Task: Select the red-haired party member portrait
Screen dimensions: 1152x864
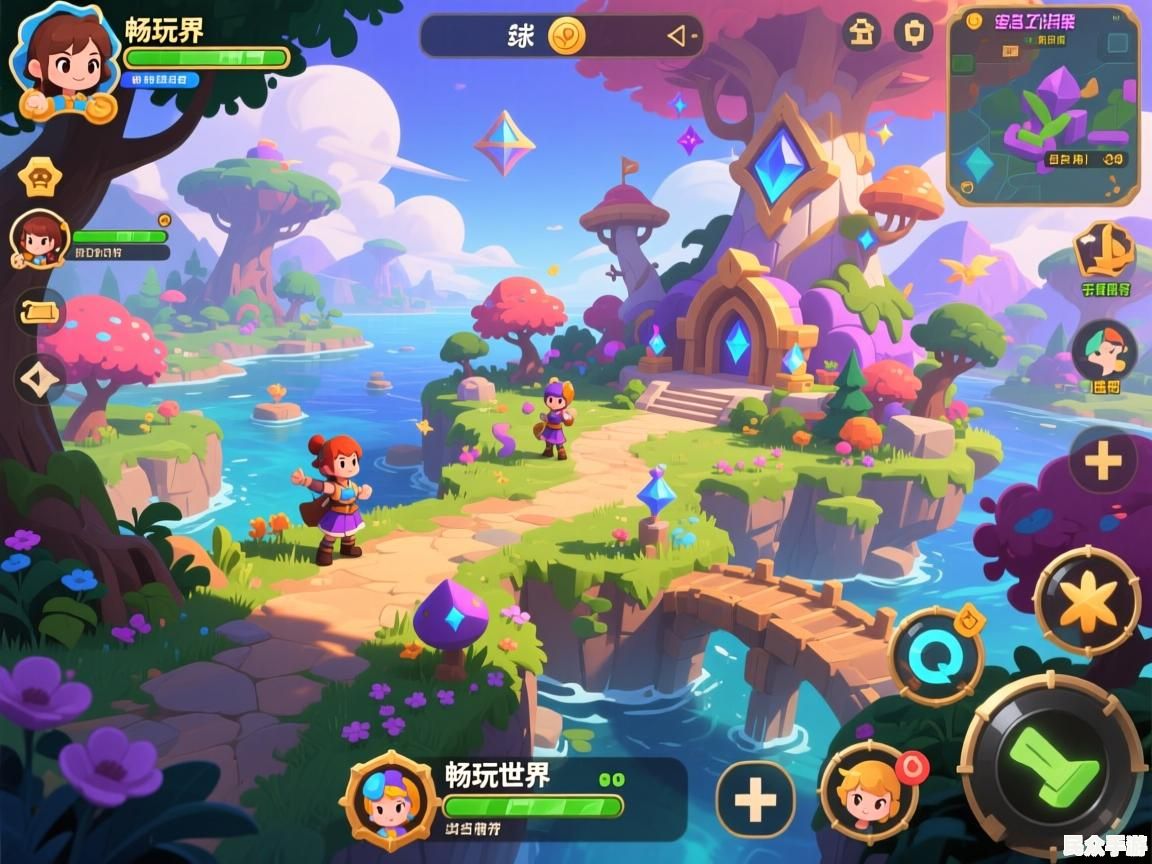Action: (x=40, y=239)
